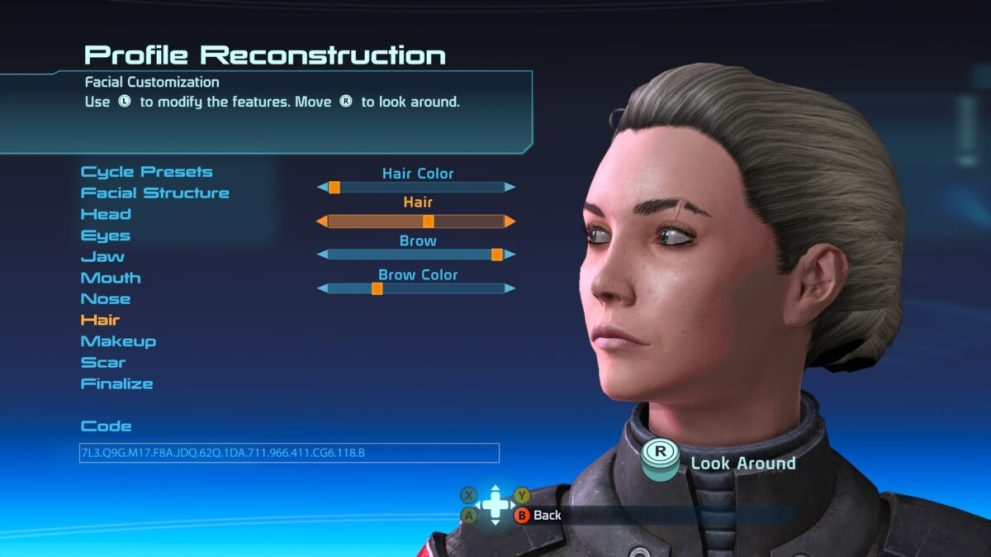This screenshot has width=991, height=557.
Task: Select the highlighted Hair category
Action: click(x=100, y=320)
